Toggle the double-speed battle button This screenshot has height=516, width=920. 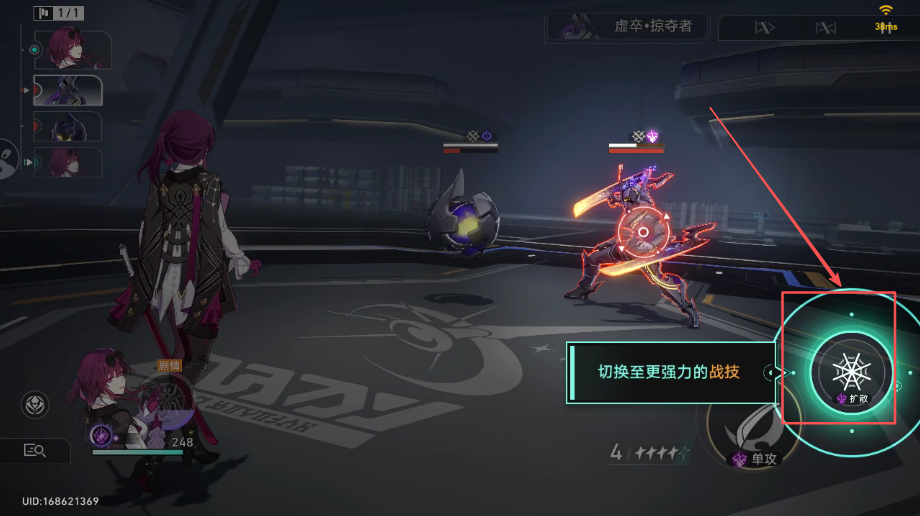[762, 28]
